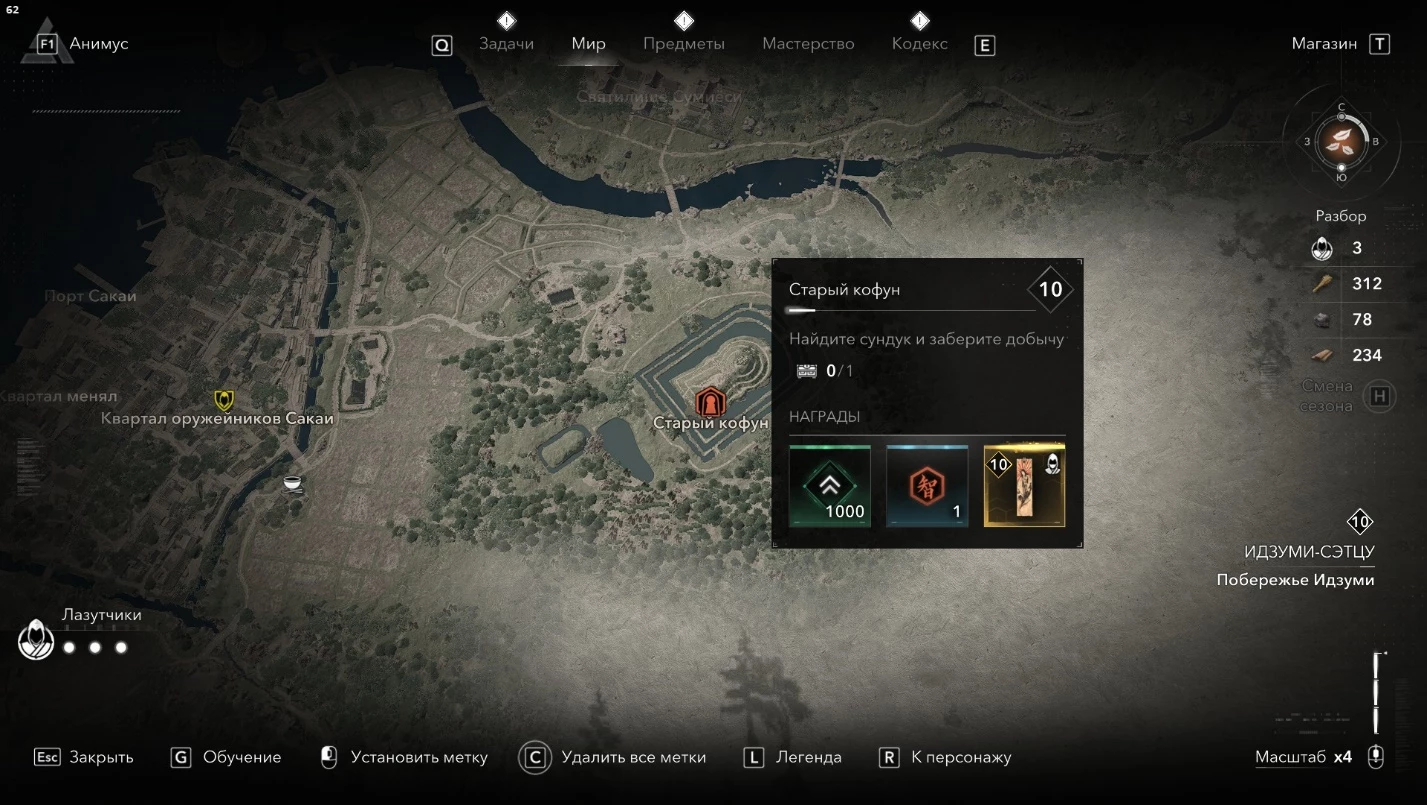Viewport: 1427px width, 805px height.
Task: Select the Лазутчики scouts icon
Action: (x=37, y=639)
